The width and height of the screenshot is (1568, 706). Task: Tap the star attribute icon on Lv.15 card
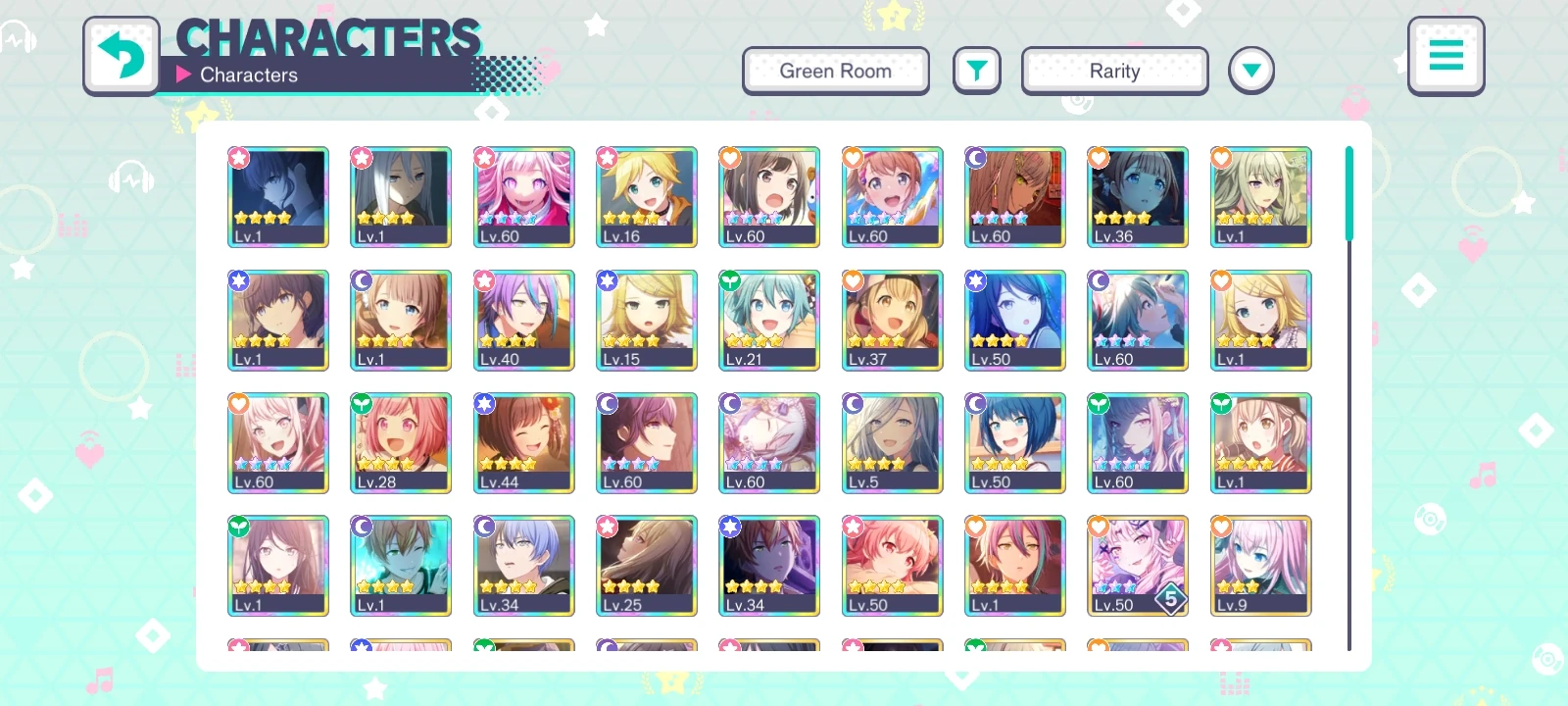[607, 280]
